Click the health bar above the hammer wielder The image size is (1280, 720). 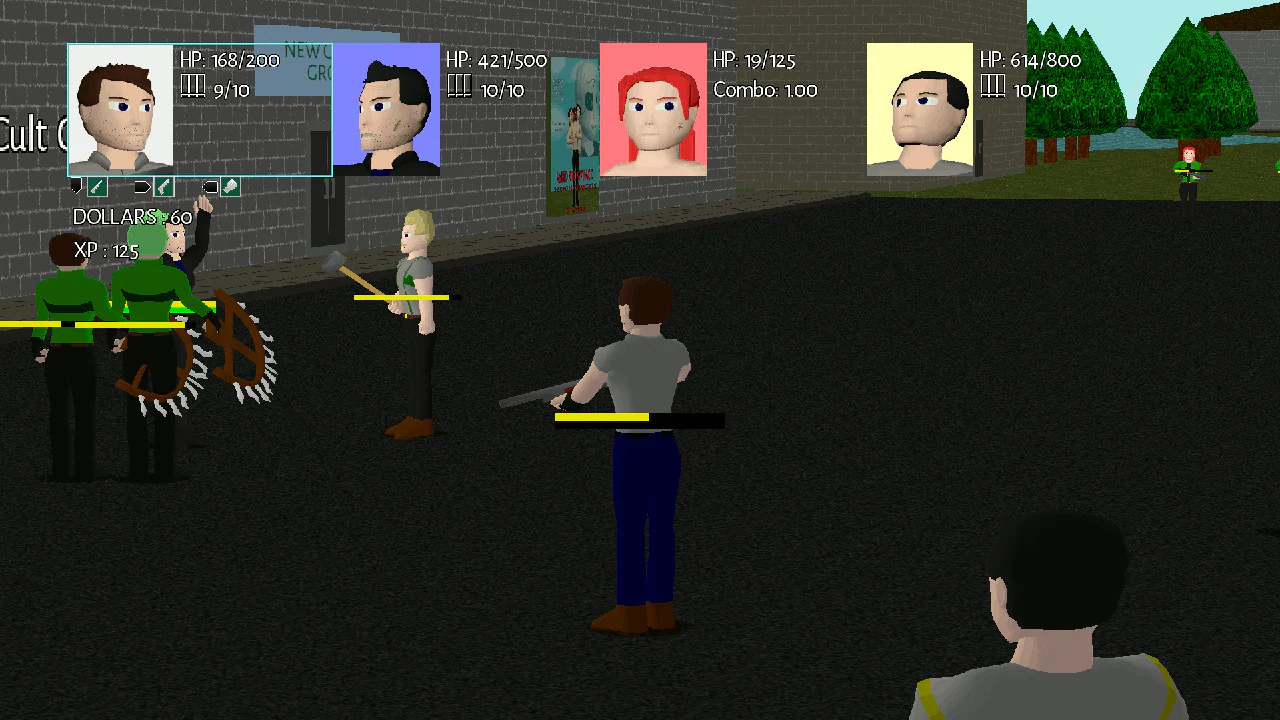point(400,297)
